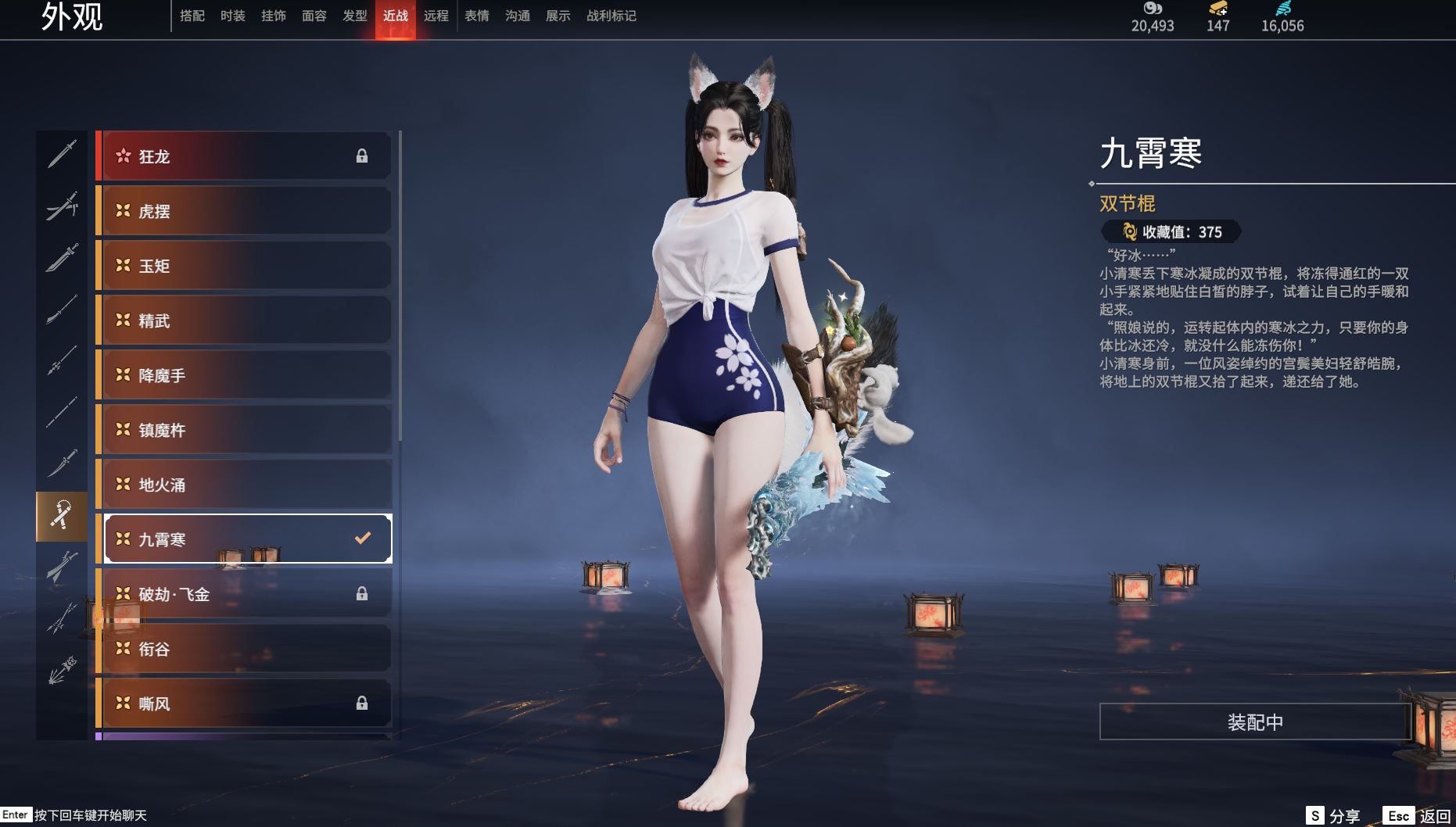Image resolution: width=1456 pixels, height=827 pixels.
Task: Open the 表情 tab
Action: 476,16
